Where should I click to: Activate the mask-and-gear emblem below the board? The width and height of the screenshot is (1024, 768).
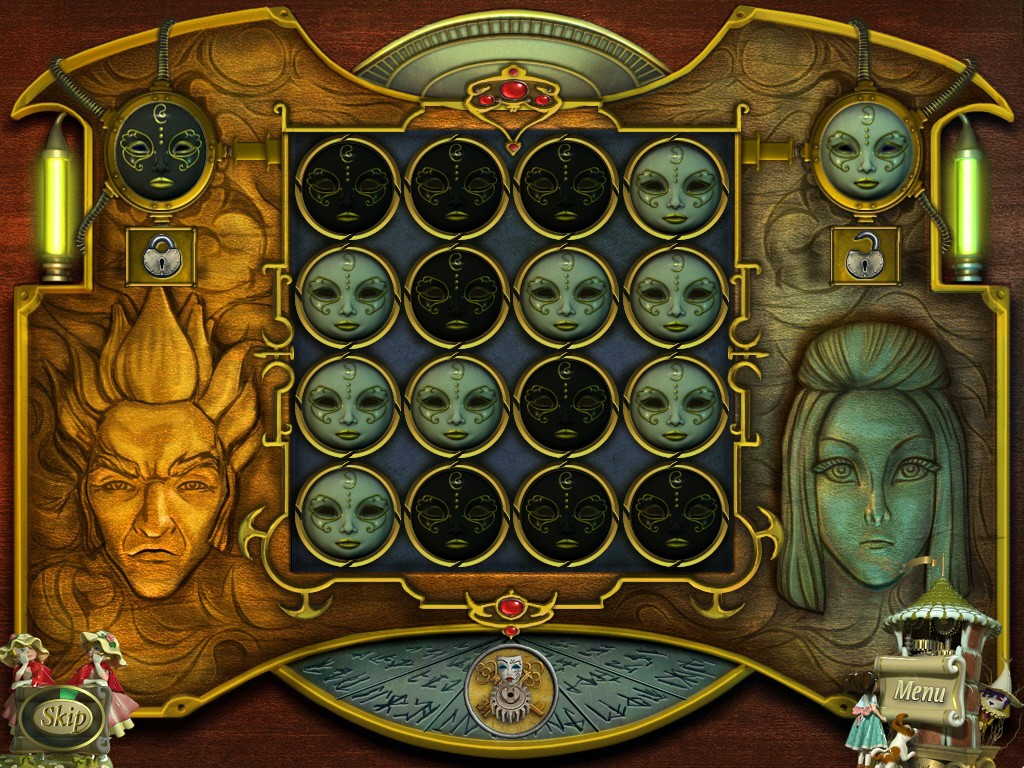510,686
